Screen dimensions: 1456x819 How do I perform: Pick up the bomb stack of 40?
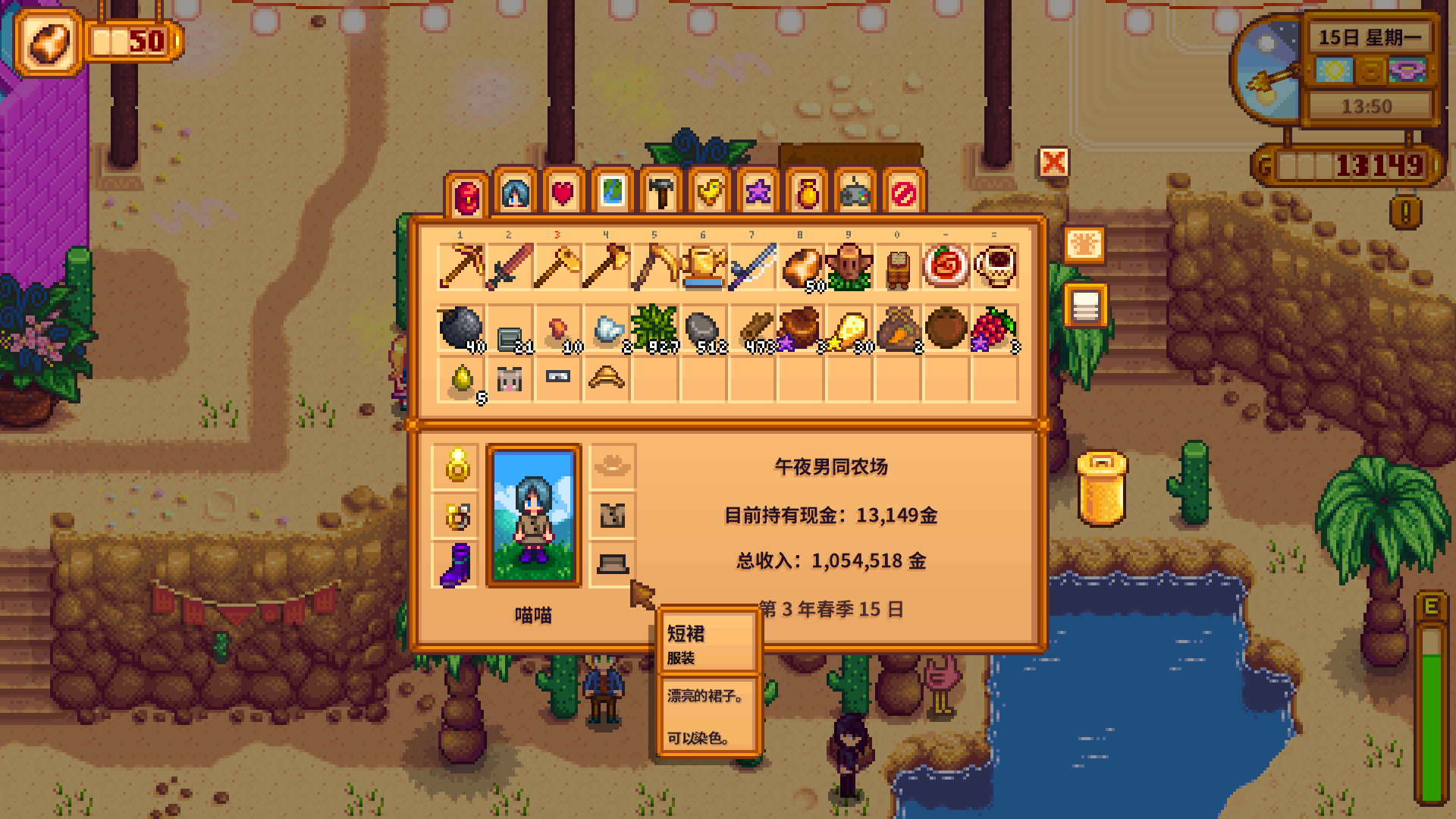coord(461,329)
